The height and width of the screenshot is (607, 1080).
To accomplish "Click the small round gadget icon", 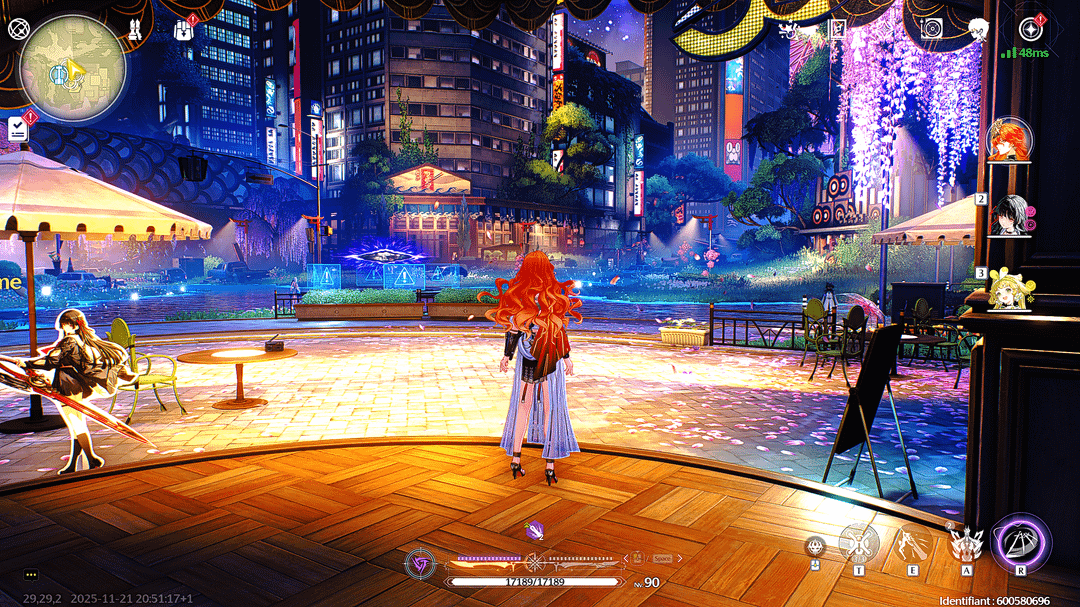I will pyautogui.click(x=815, y=546).
